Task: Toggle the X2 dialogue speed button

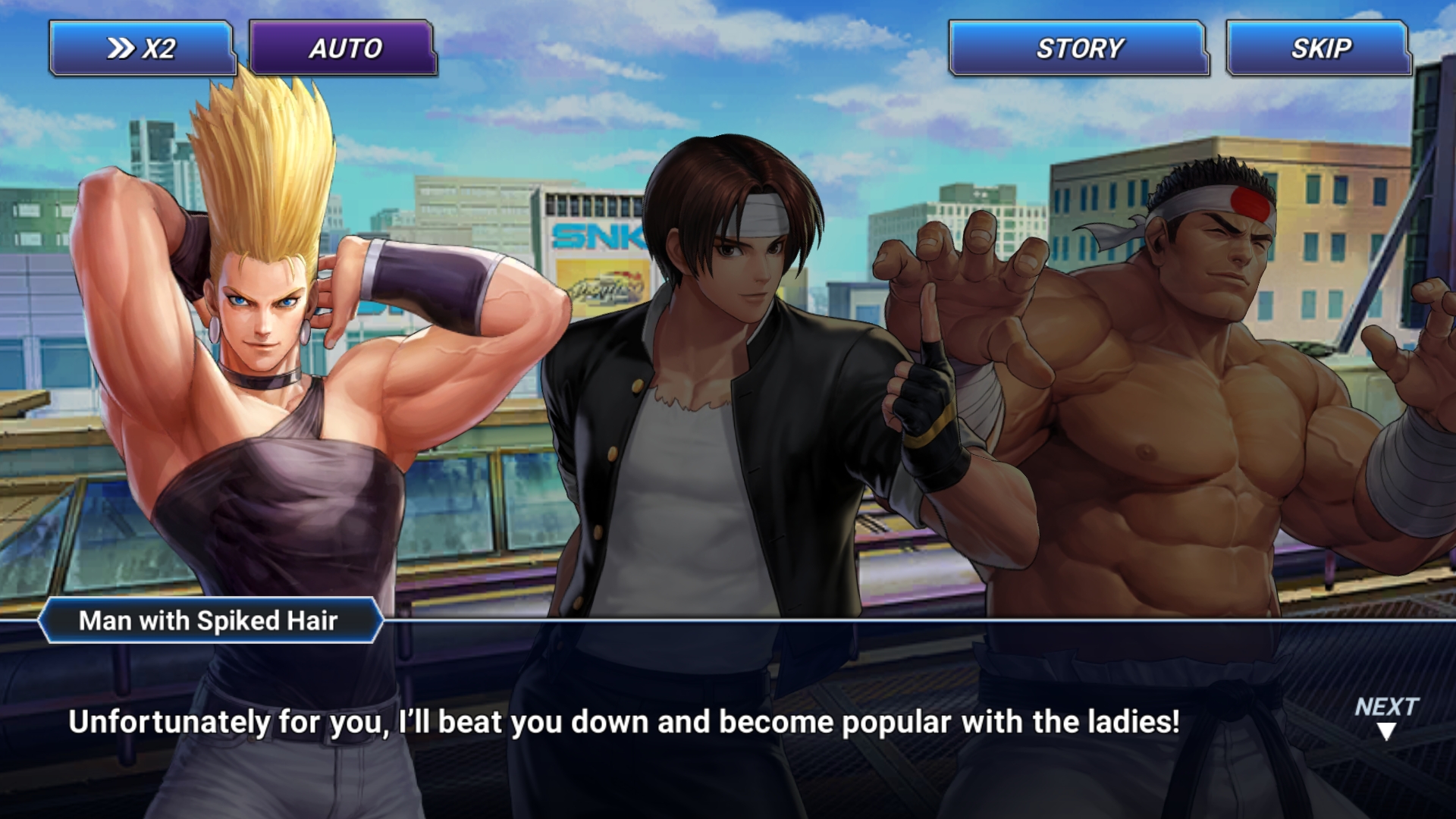Action: [x=142, y=49]
